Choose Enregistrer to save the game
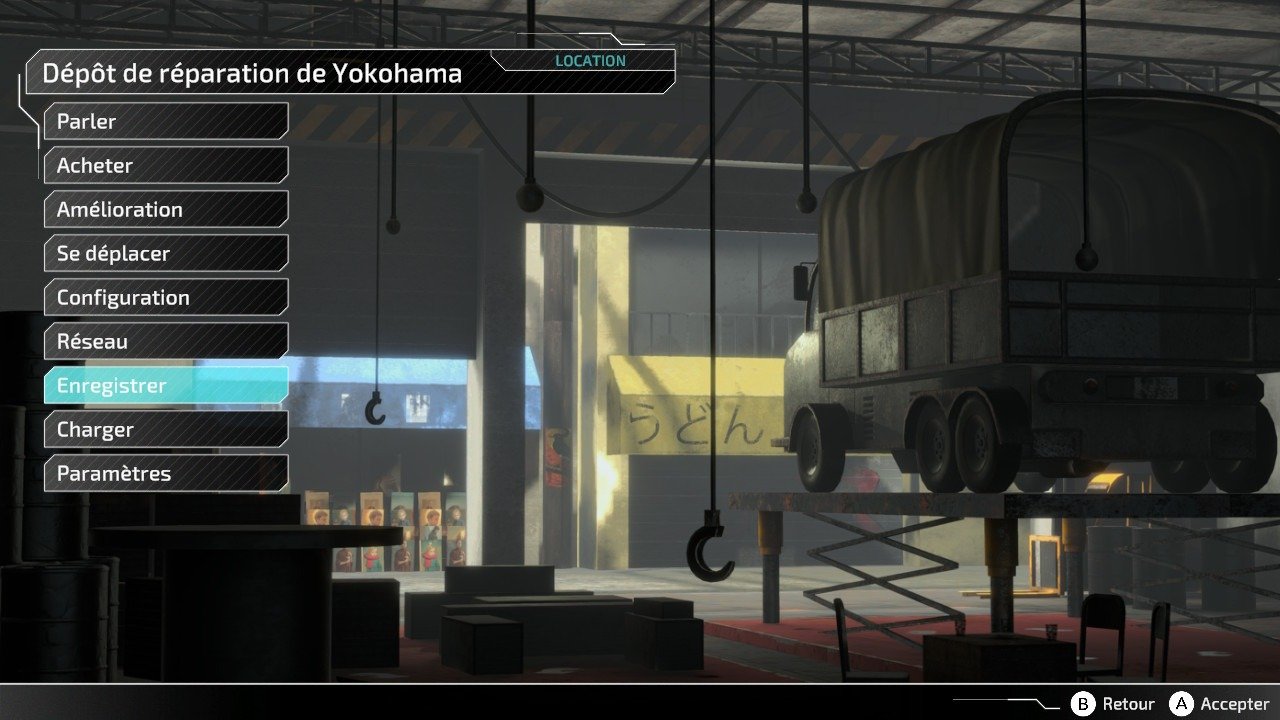 pyautogui.click(x=166, y=385)
